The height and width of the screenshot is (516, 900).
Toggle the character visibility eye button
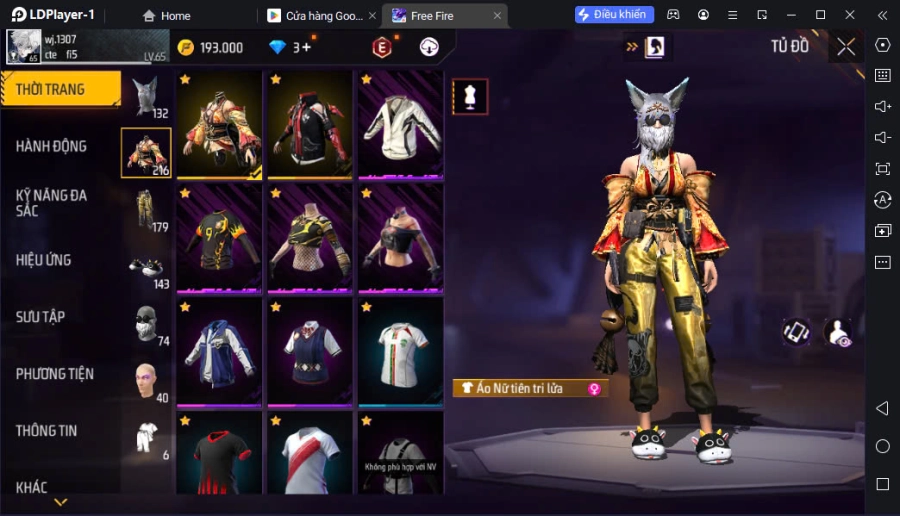(x=838, y=333)
